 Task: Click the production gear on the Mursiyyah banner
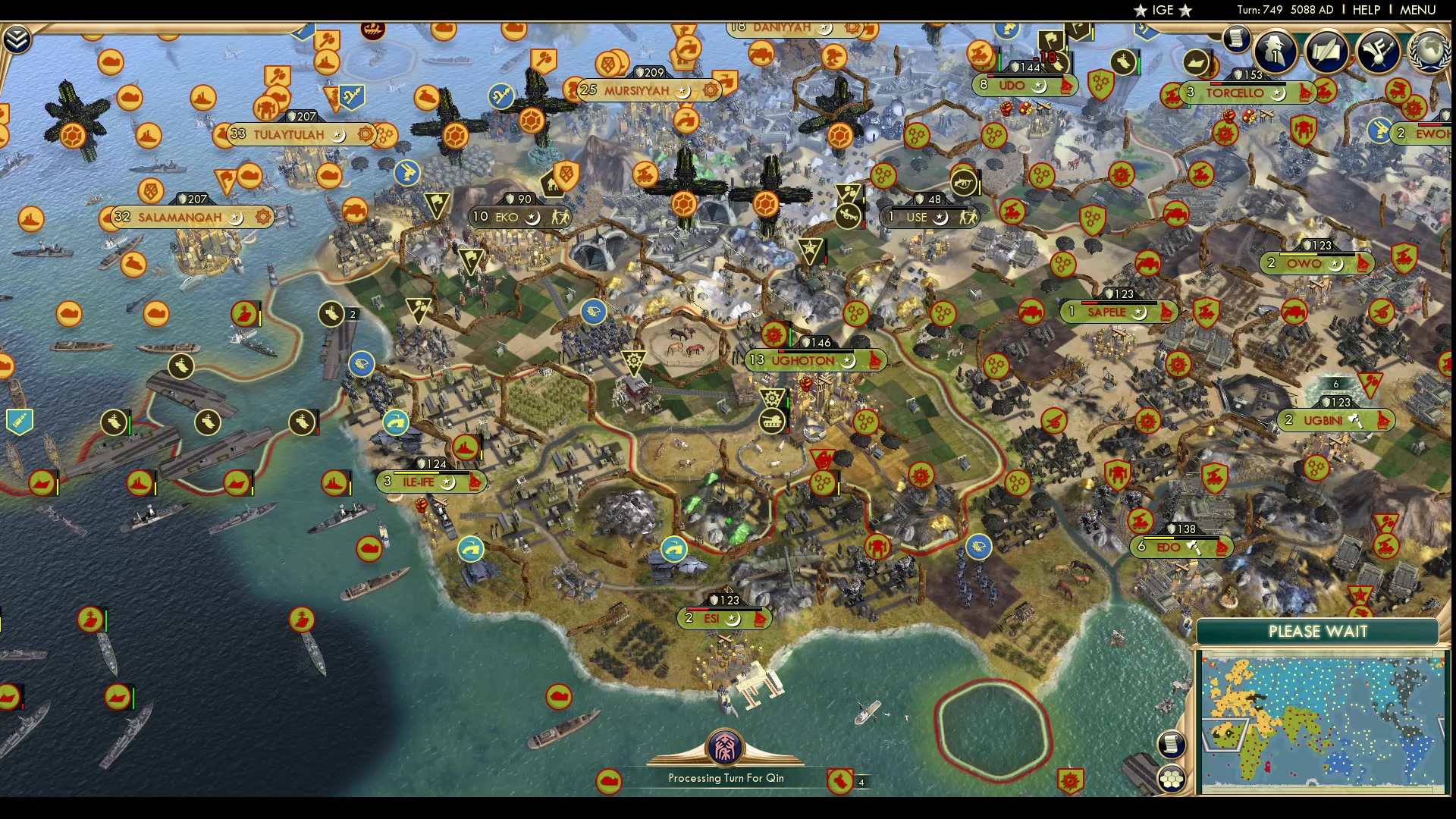[711, 90]
